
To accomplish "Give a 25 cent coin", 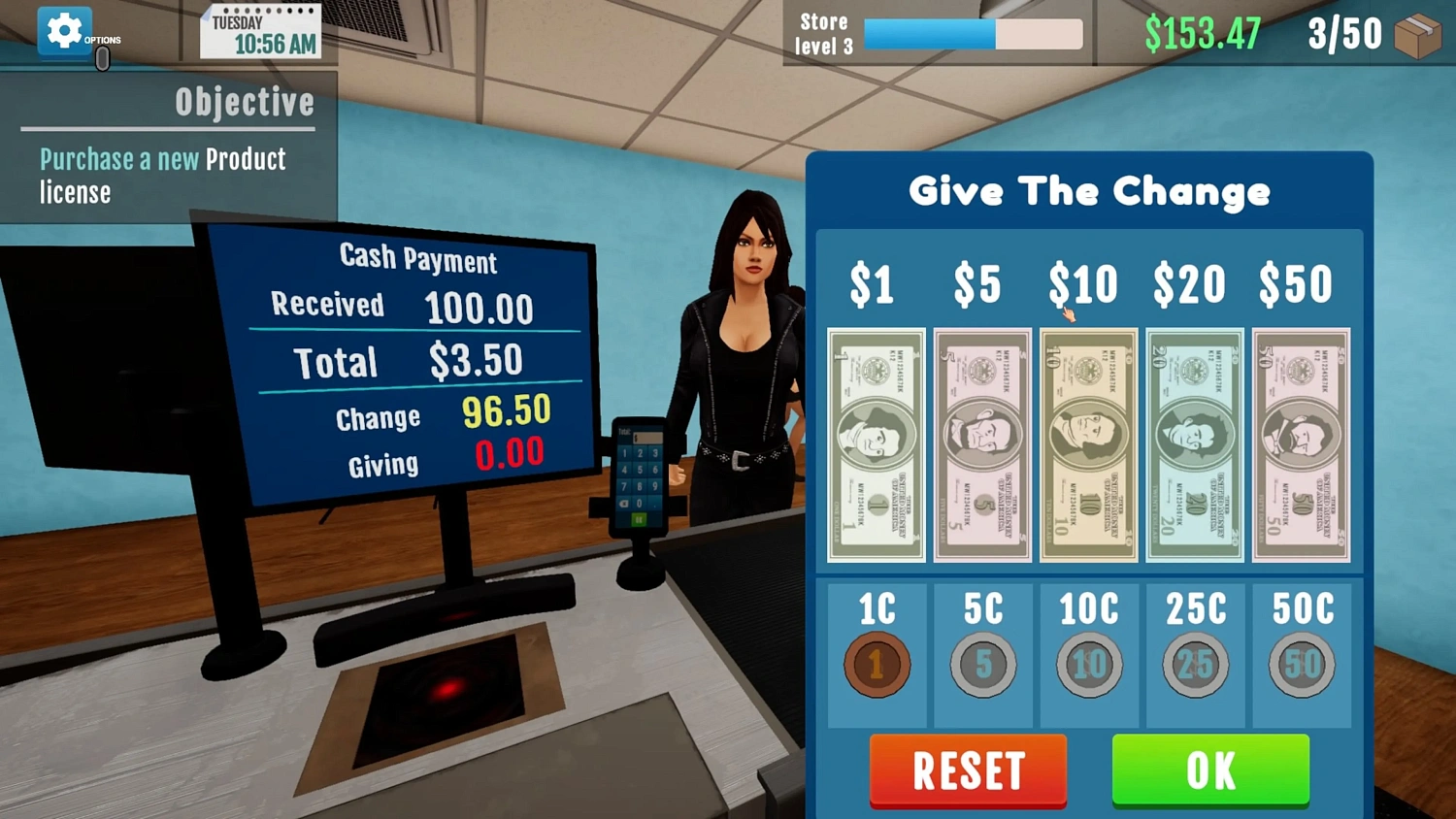I will point(1195,663).
